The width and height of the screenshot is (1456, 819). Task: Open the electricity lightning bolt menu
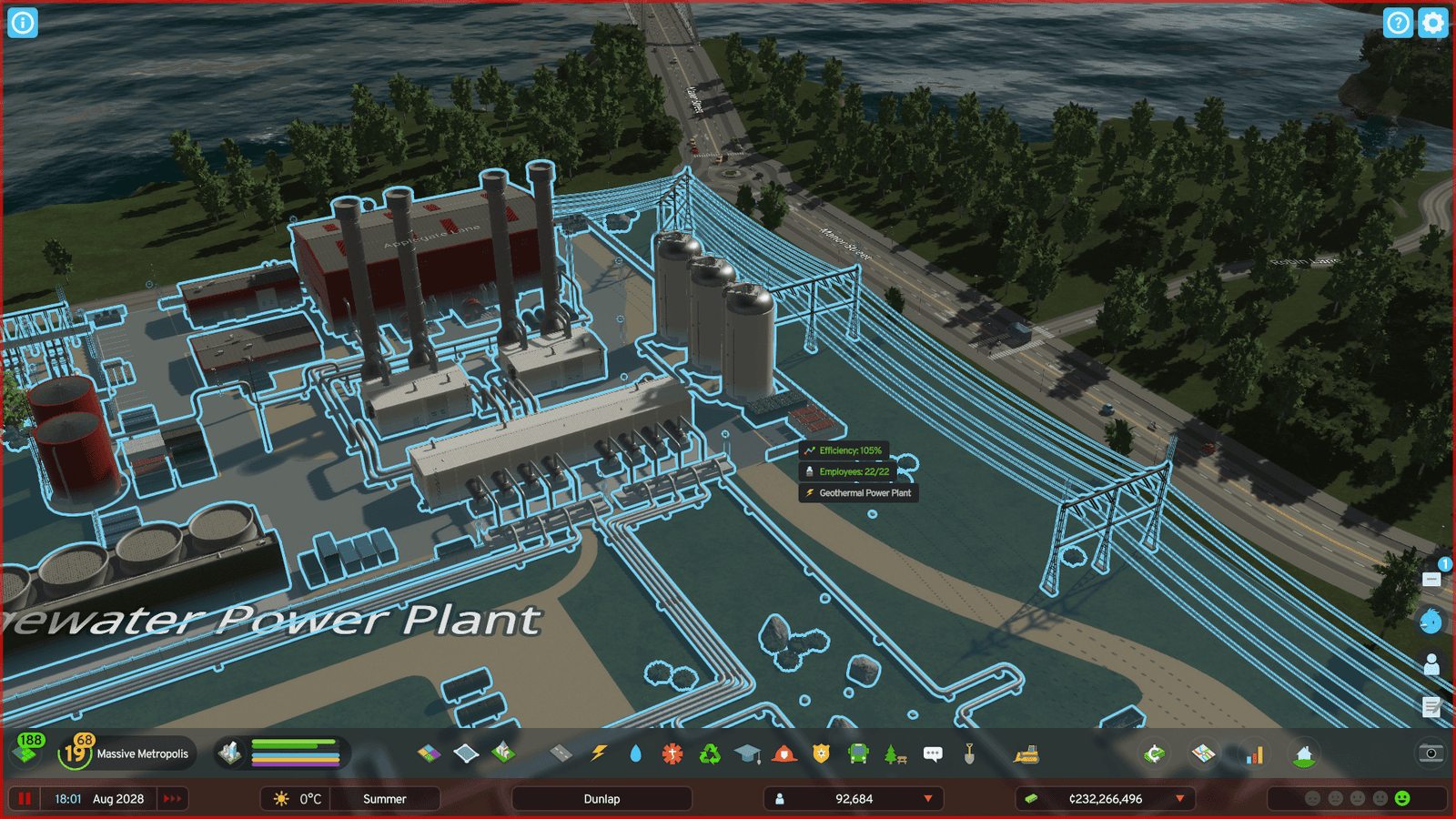pyautogui.click(x=598, y=753)
